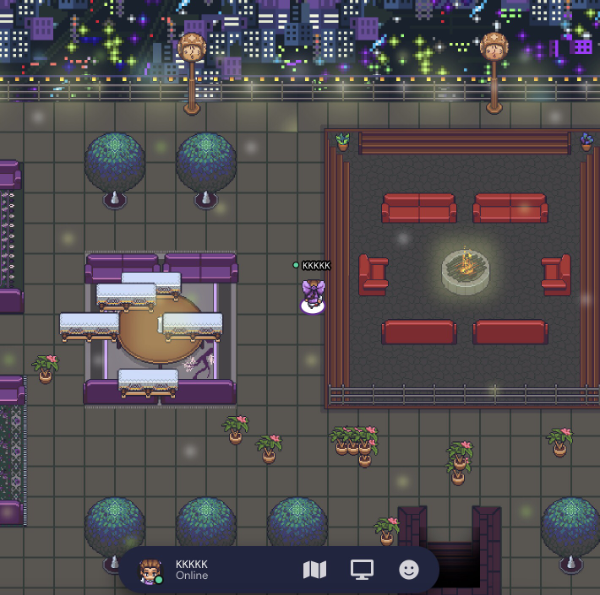Click the screen share monitor icon
Viewport: 600px width, 595px height.
[x=361, y=570]
